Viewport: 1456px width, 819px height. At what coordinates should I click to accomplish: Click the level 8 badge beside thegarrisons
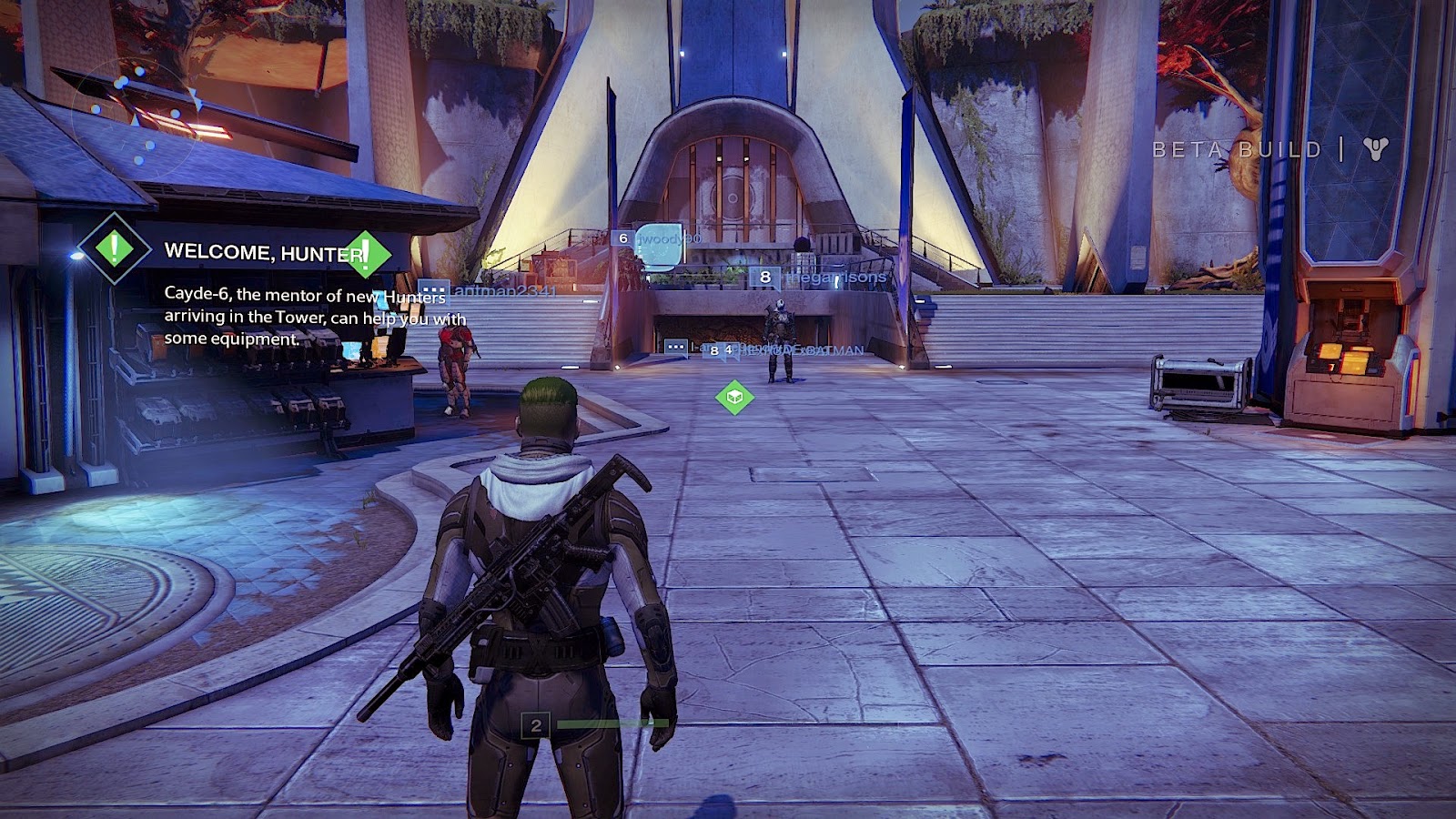pos(765,276)
